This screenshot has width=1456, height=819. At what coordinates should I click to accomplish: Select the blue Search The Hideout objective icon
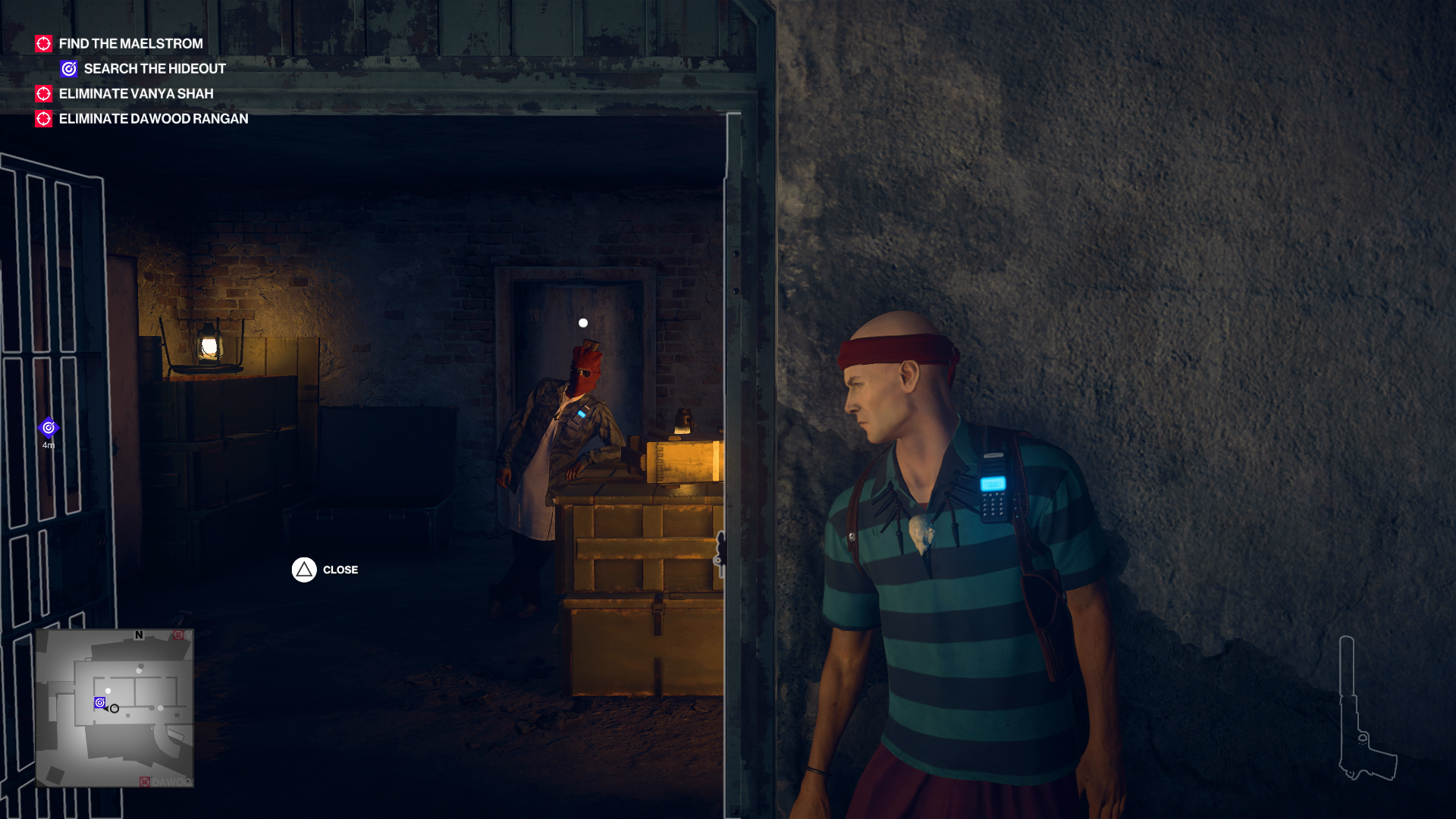pos(68,68)
